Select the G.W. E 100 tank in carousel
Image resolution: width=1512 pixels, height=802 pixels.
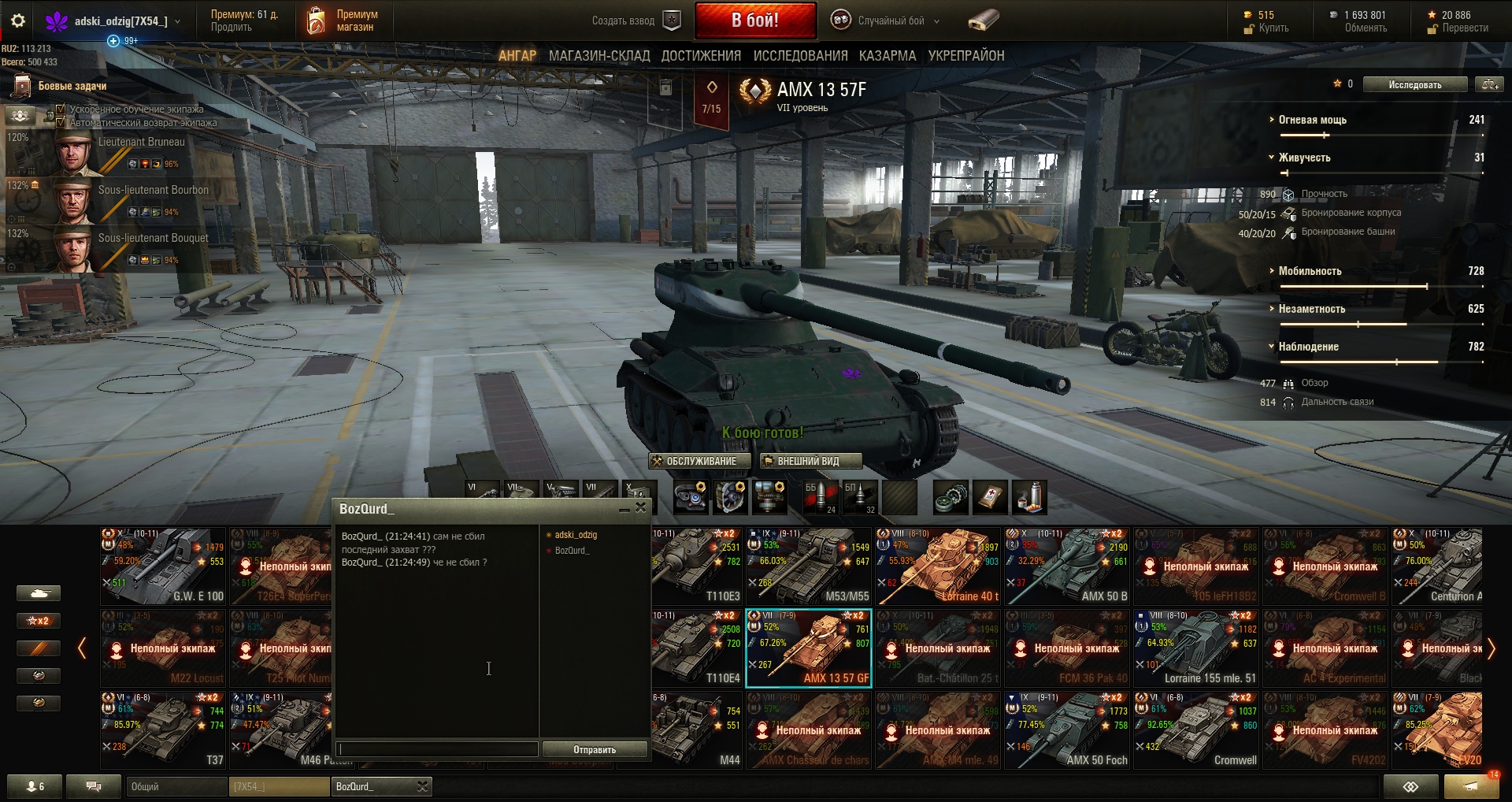pos(163,566)
